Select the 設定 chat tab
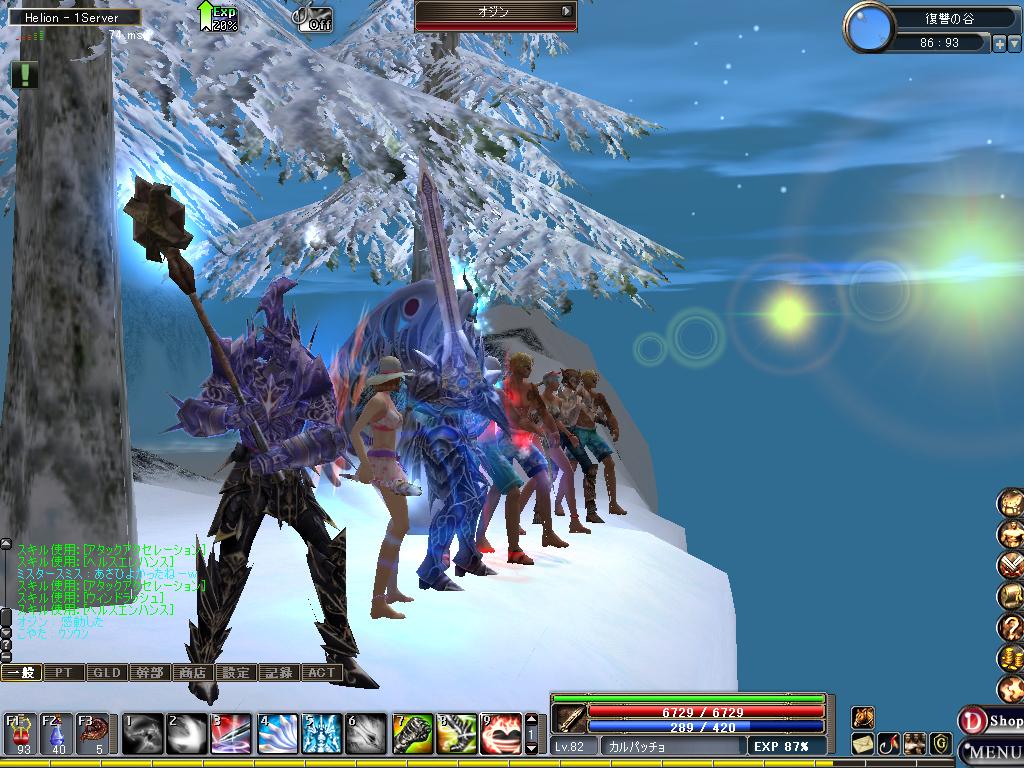This screenshot has height=768, width=1024. [x=235, y=673]
